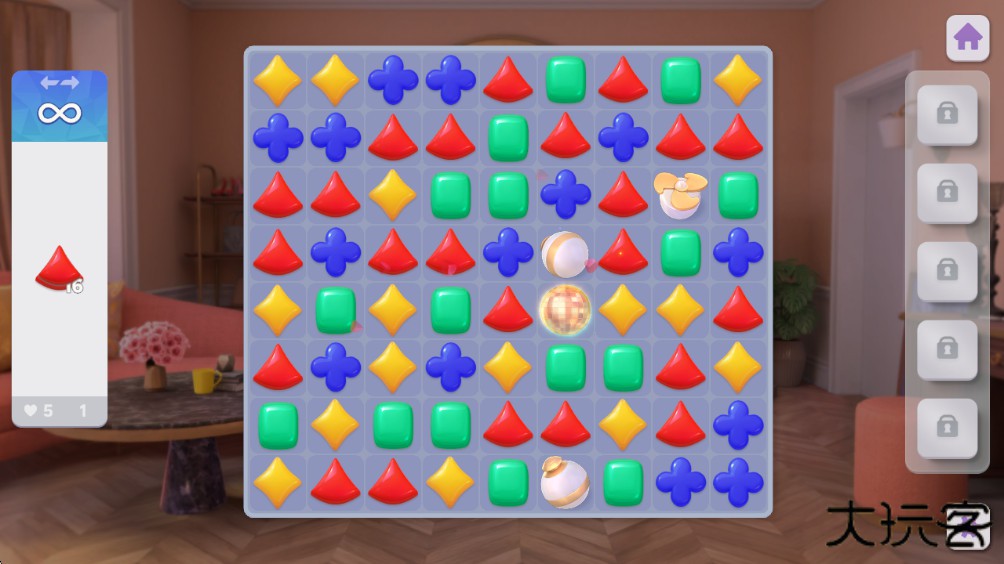The height and width of the screenshot is (564, 1004).
Task: Open the home menu button
Action: coord(967,39)
